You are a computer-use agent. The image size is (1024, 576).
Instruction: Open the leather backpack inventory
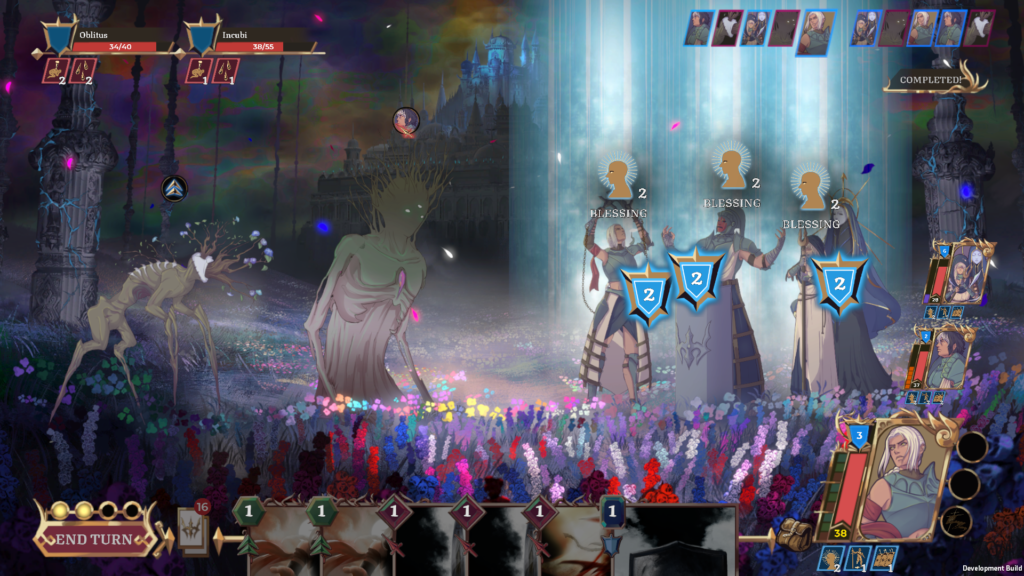click(x=794, y=532)
